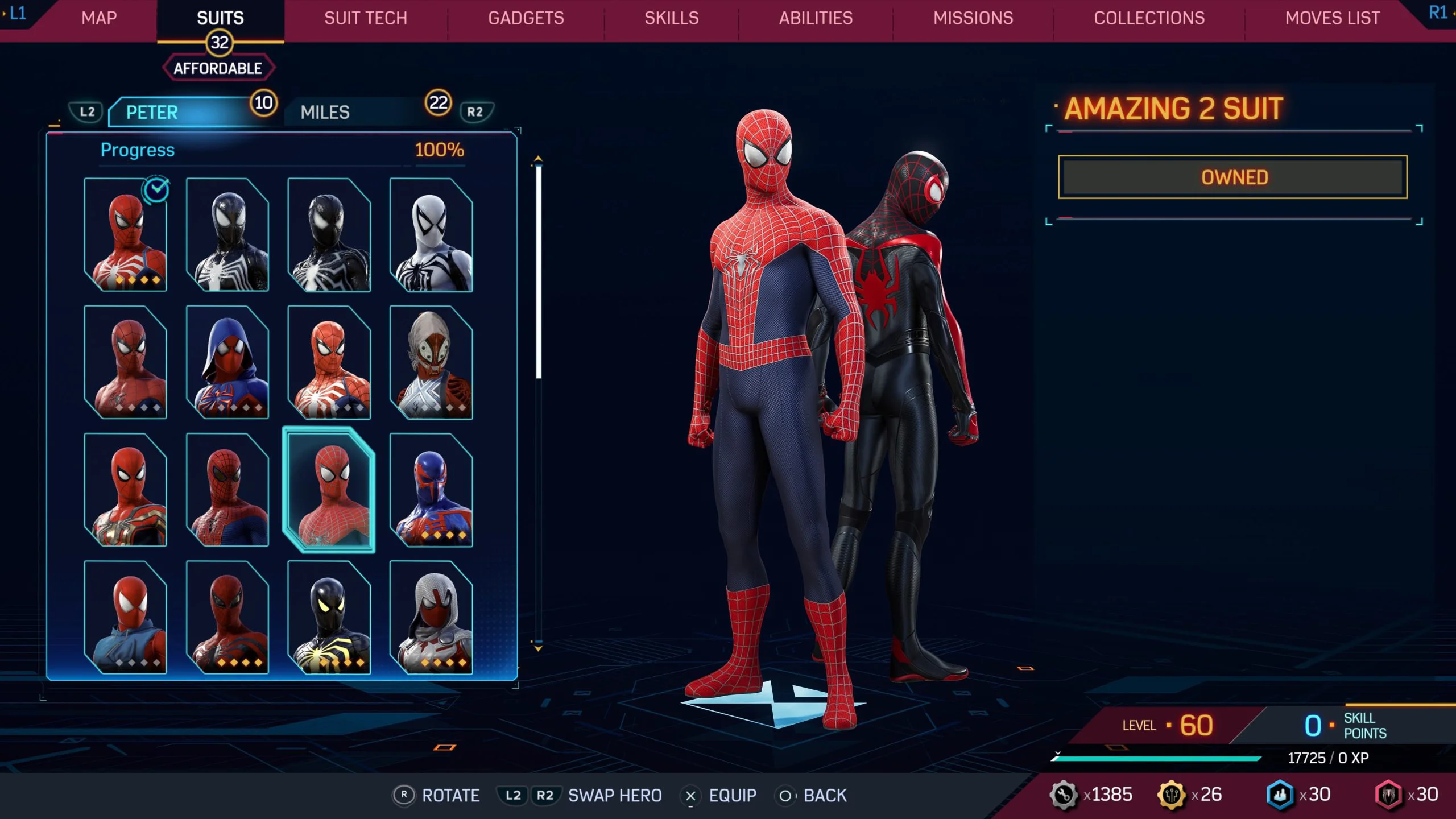Open the Gadgets tab

pos(526,18)
